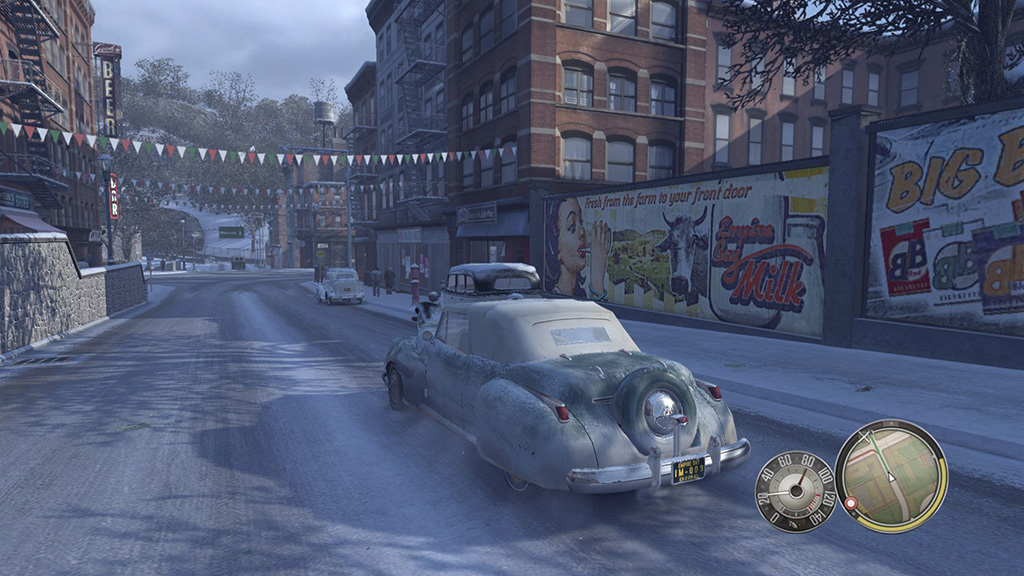
Task: Select the red objective marker on minimap
Action: [852, 501]
